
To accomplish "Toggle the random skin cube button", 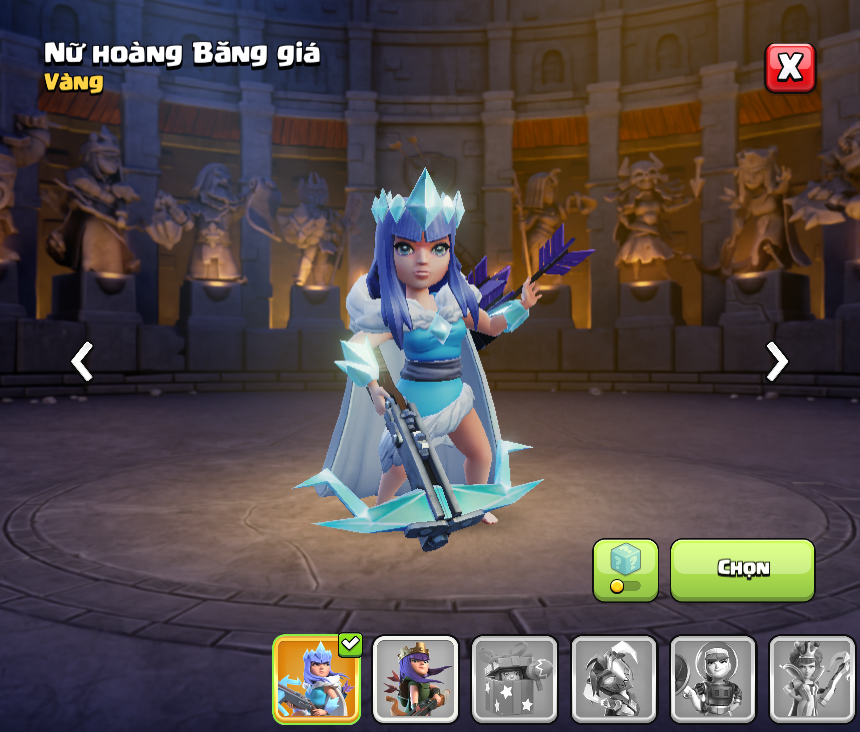I will (x=625, y=570).
